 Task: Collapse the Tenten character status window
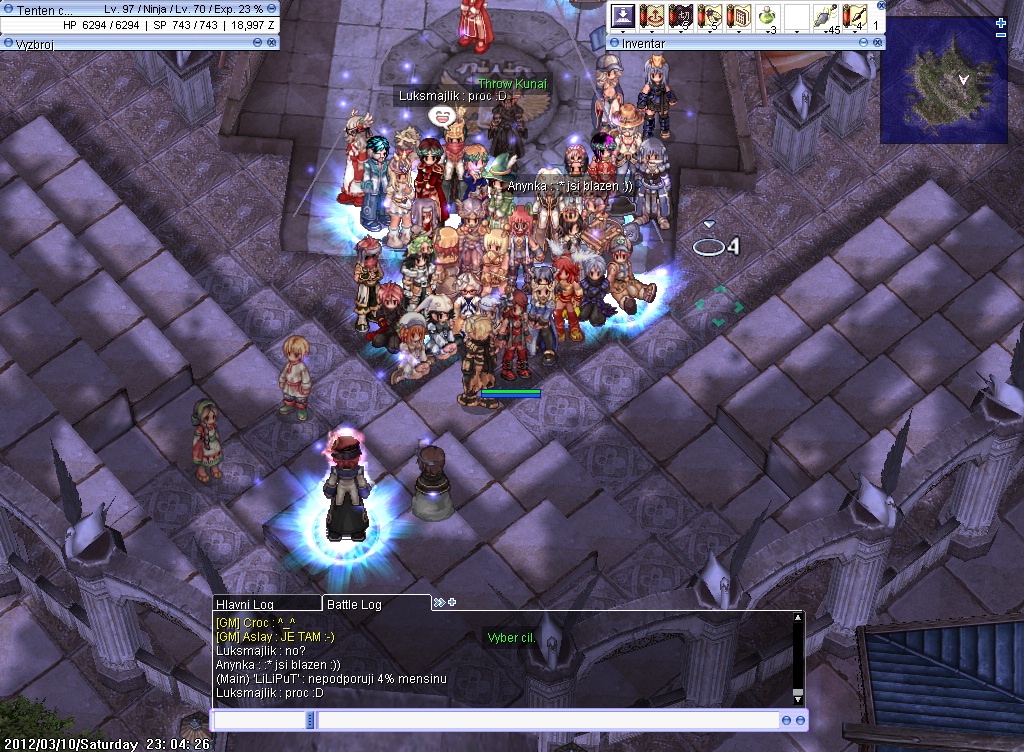coord(272,9)
